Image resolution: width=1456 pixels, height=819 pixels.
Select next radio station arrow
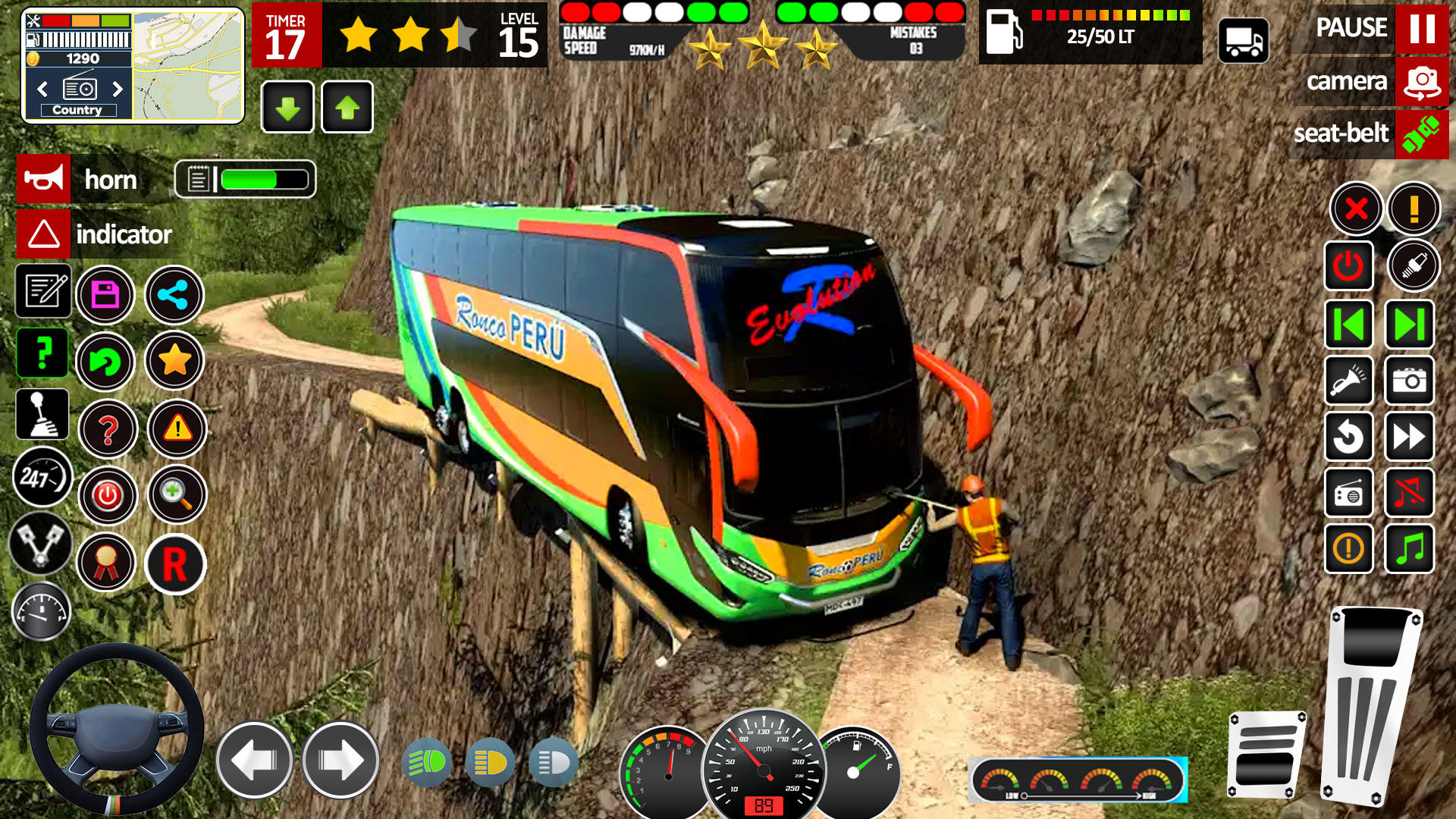[x=118, y=89]
